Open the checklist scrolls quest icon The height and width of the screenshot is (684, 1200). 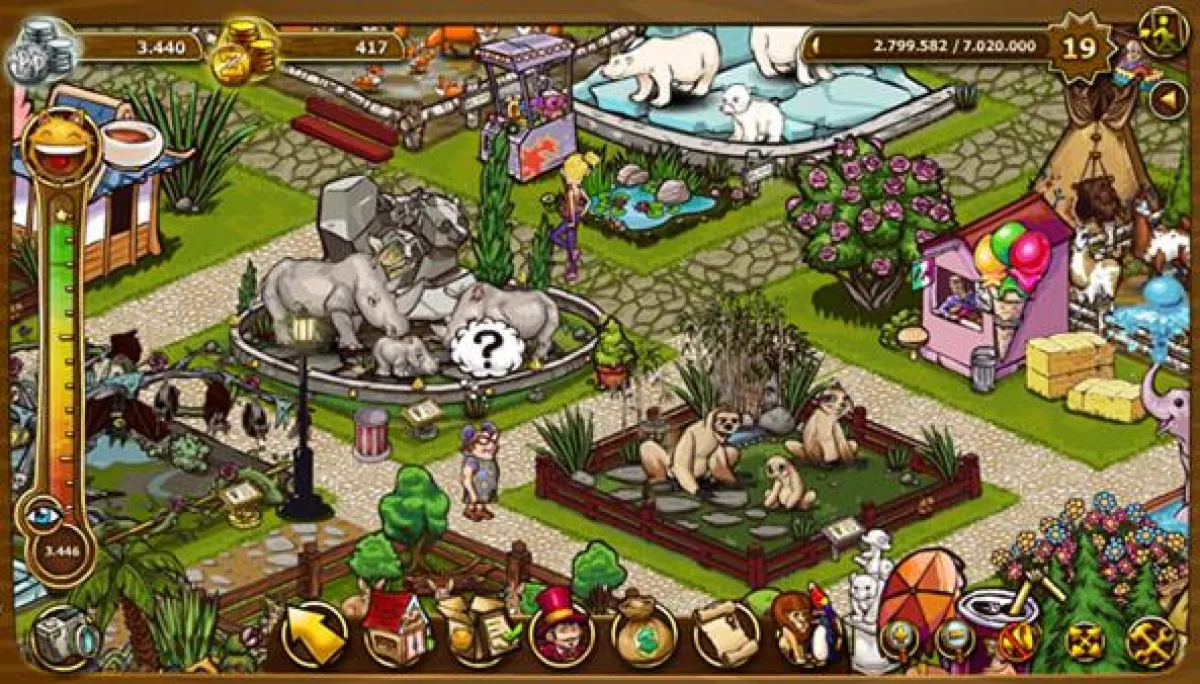(x=476, y=630)
